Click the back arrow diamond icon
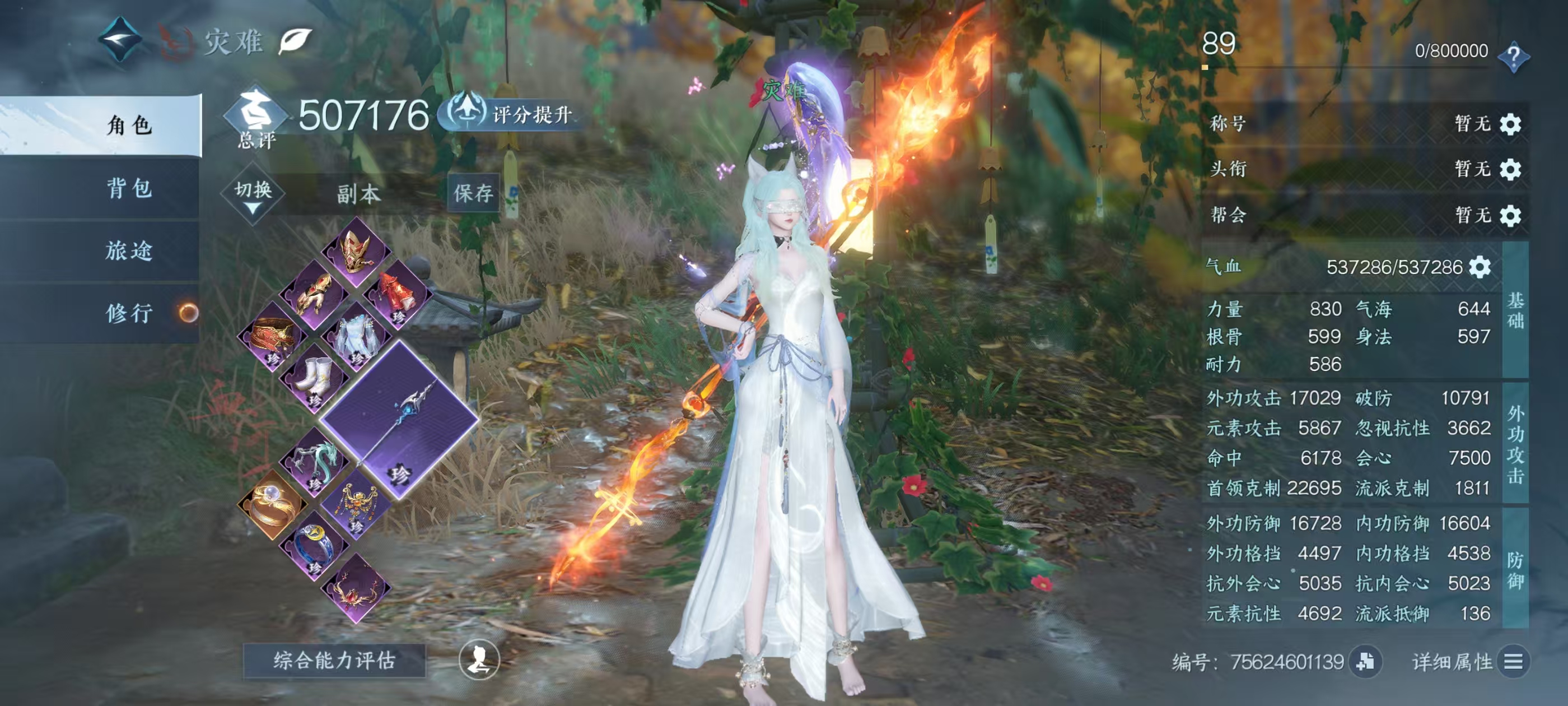The height and width of the screenshot is (706, 1568). (x=120, y=40)
